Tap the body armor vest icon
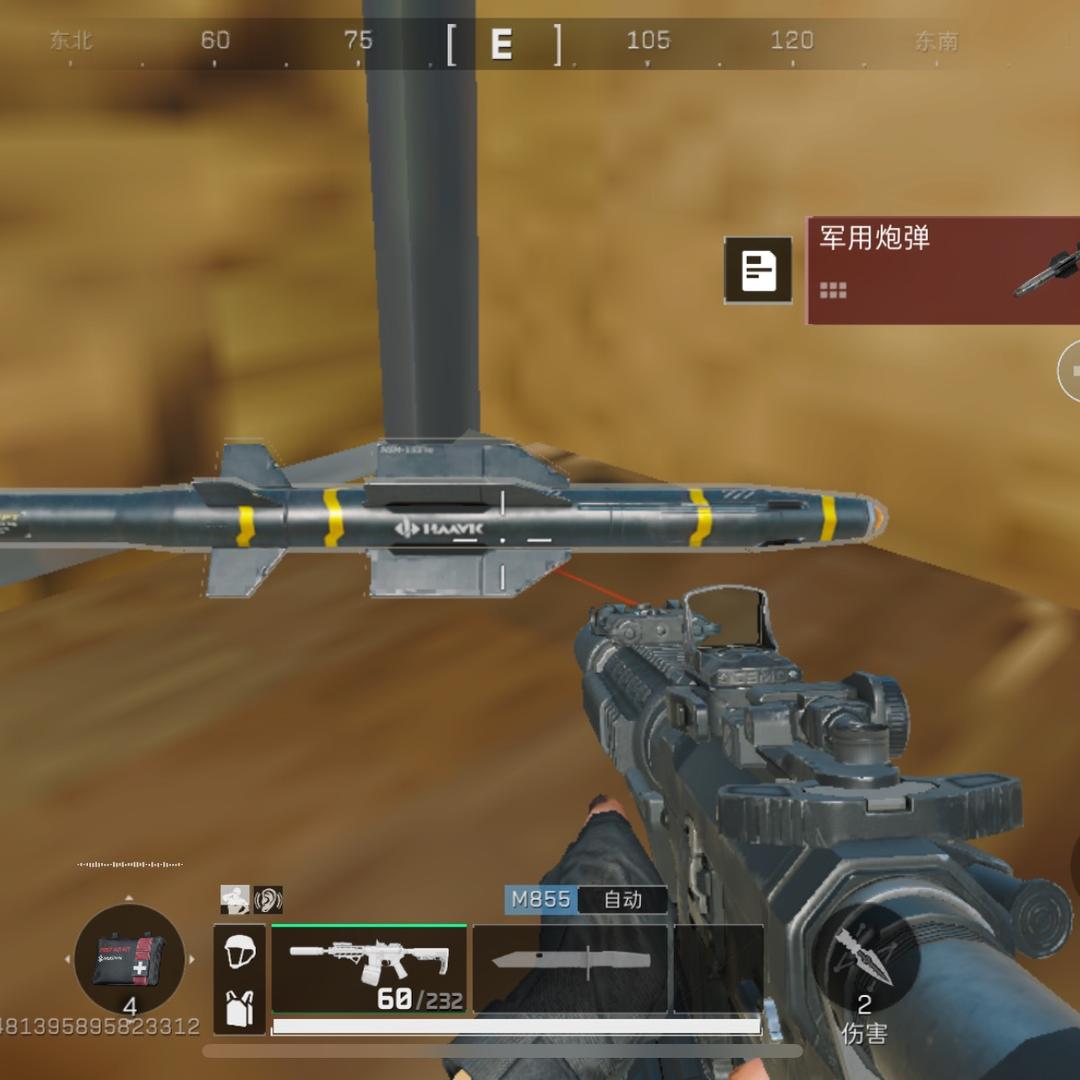 click(x=240, y=1008)
